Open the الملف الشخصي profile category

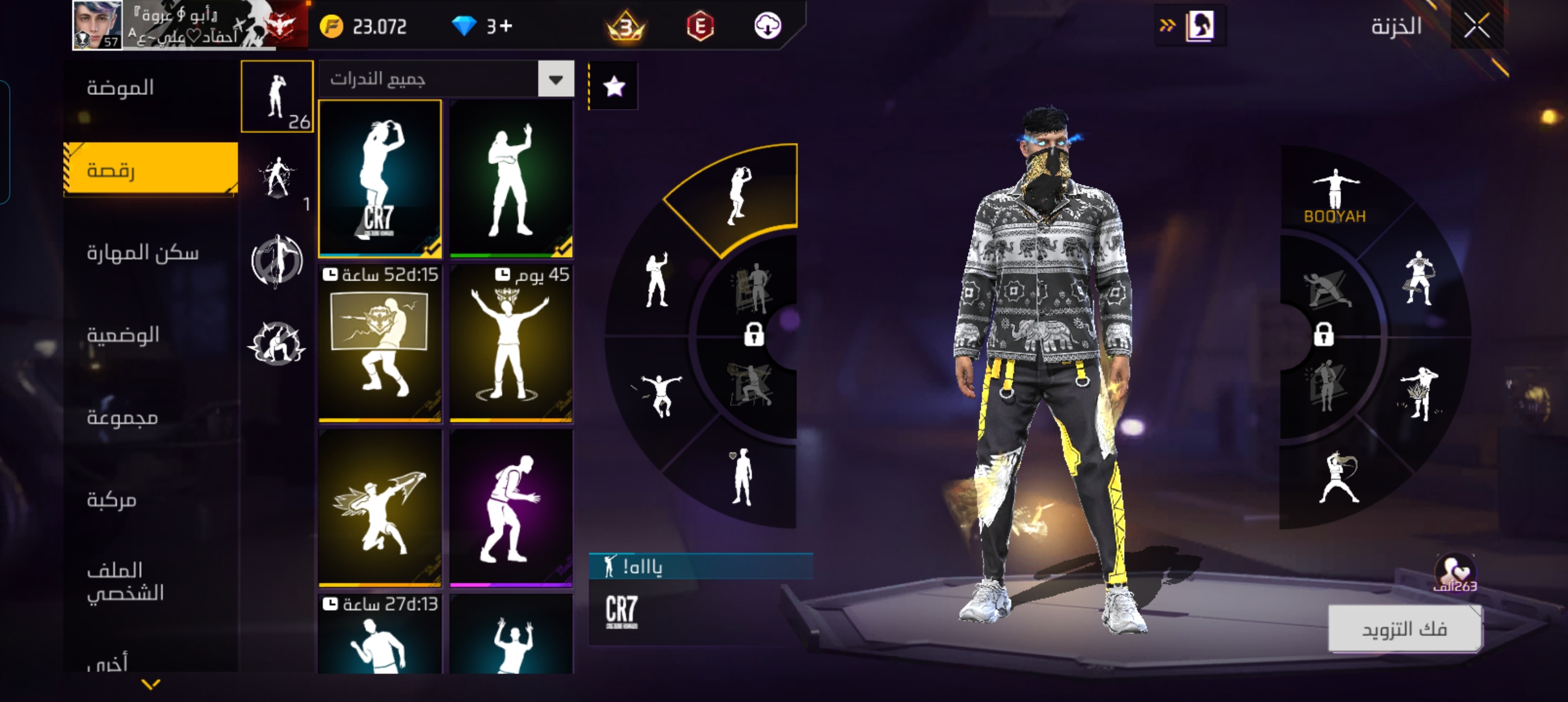pyautogui.click(x=125, y=582)
